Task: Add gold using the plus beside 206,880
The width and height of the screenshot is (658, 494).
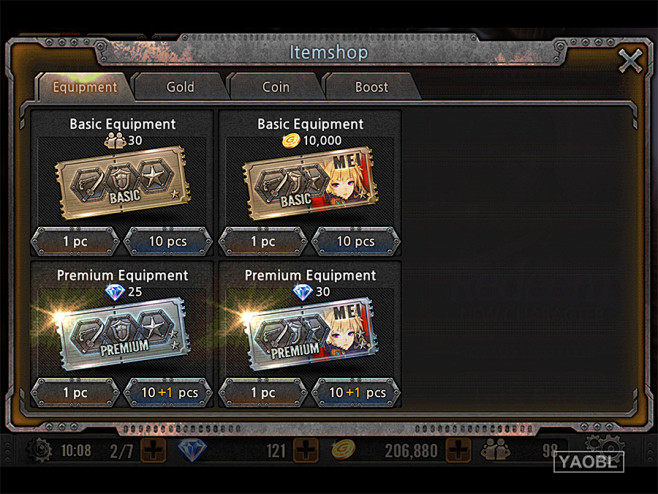Action: point(458,451)
